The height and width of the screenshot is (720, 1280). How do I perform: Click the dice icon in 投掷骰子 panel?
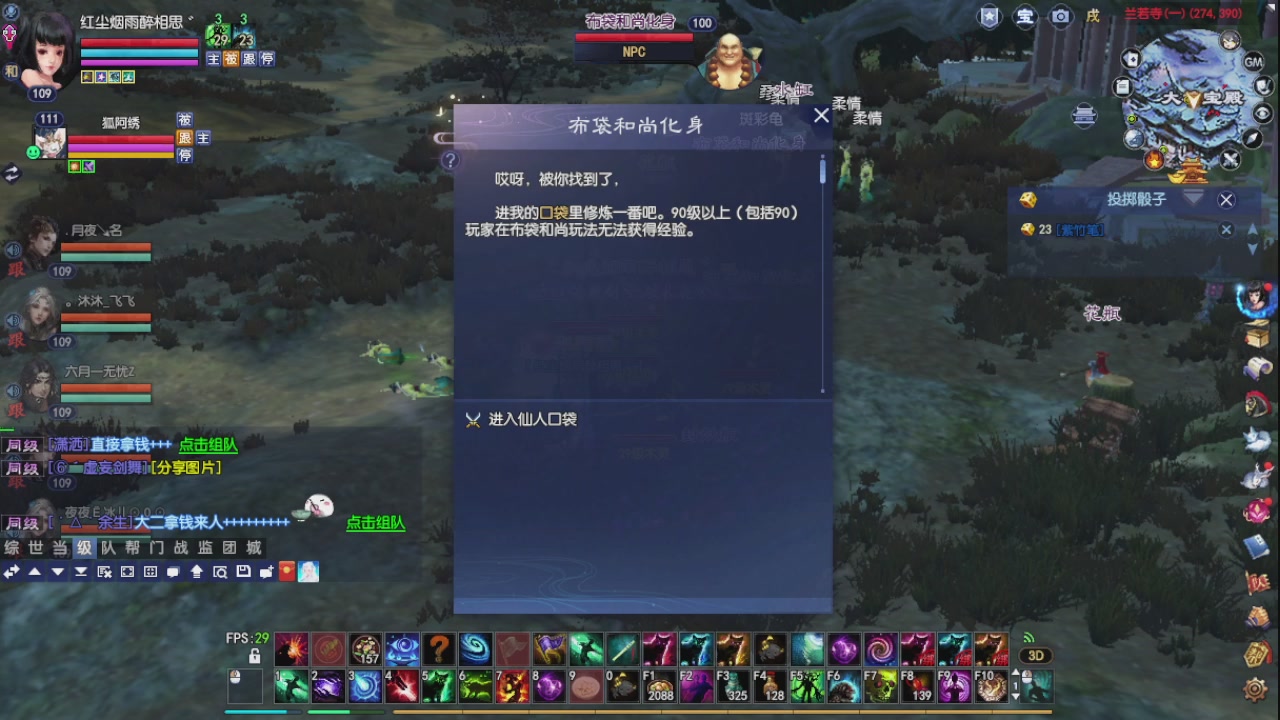coord(1028,200)
